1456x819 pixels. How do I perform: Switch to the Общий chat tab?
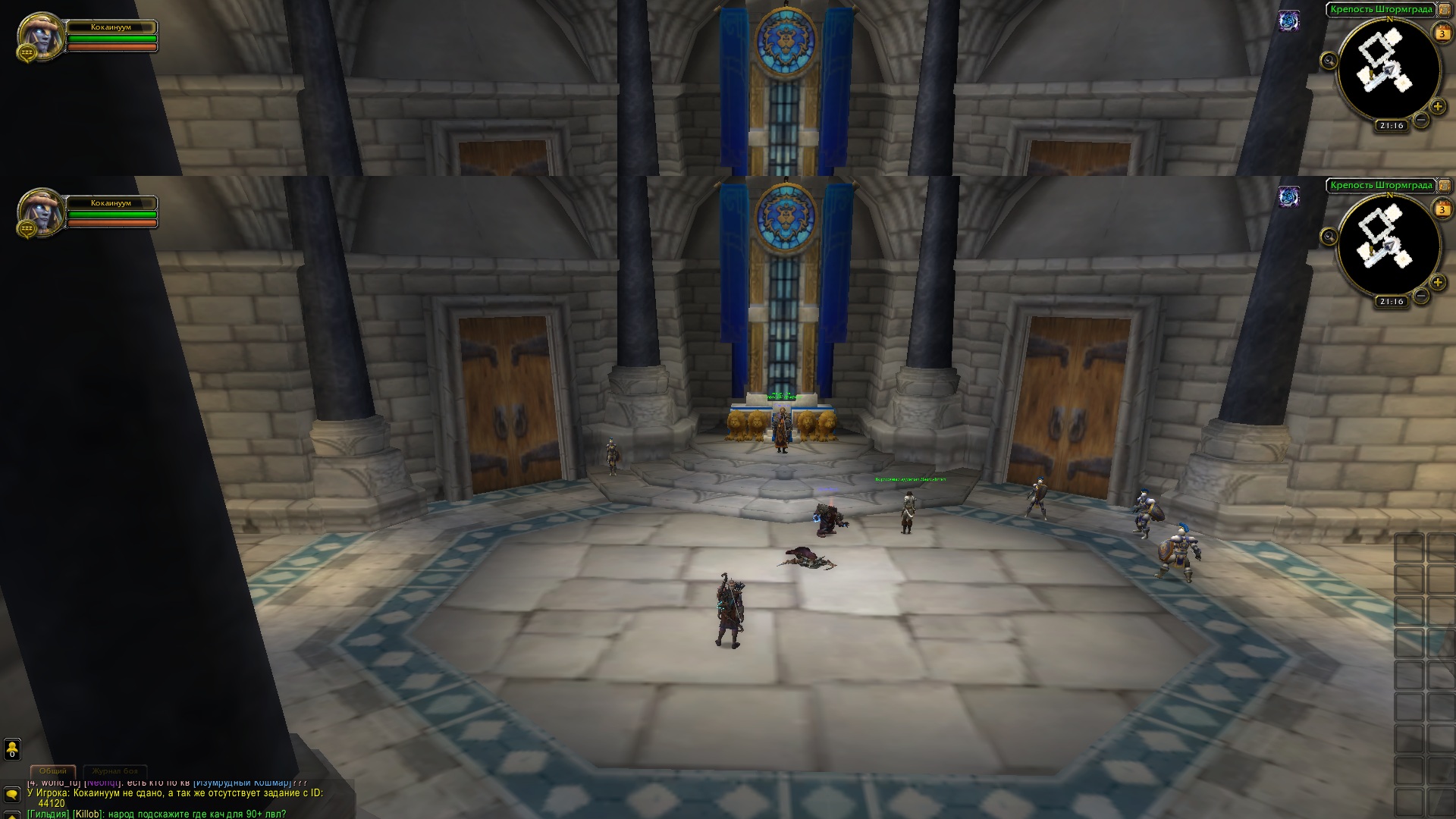tap(53, 771)
